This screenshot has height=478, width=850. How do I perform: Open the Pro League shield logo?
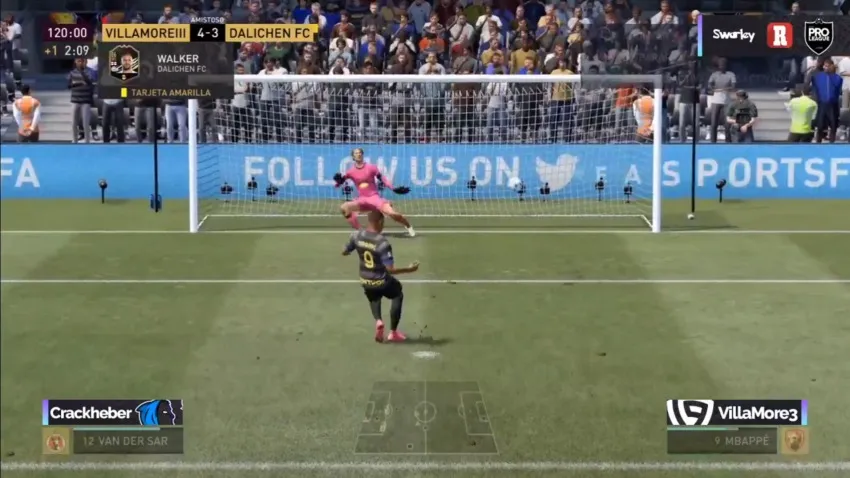point(818,36)
